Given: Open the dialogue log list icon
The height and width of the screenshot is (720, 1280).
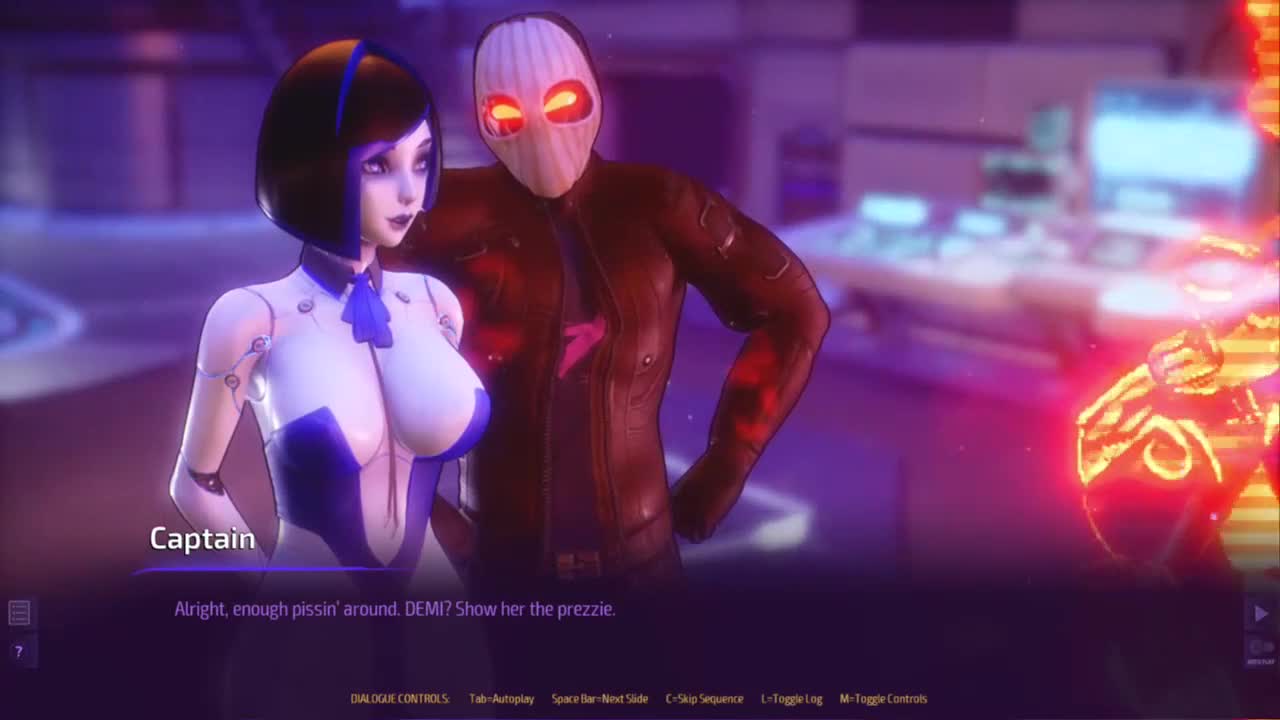Looking at the screenshot, I should (19, 612).
